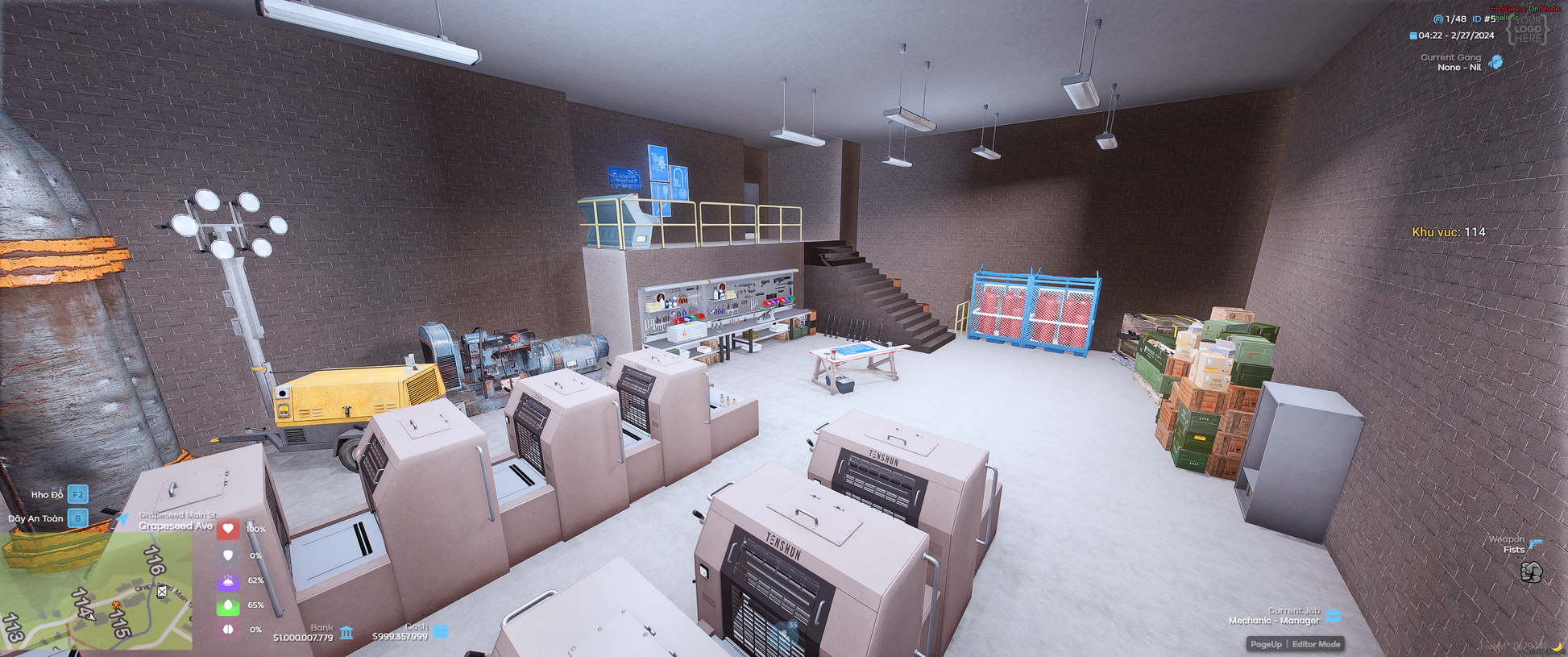
Task: Click the 'Your Logo Here' placeholder
Action: 1528,28
